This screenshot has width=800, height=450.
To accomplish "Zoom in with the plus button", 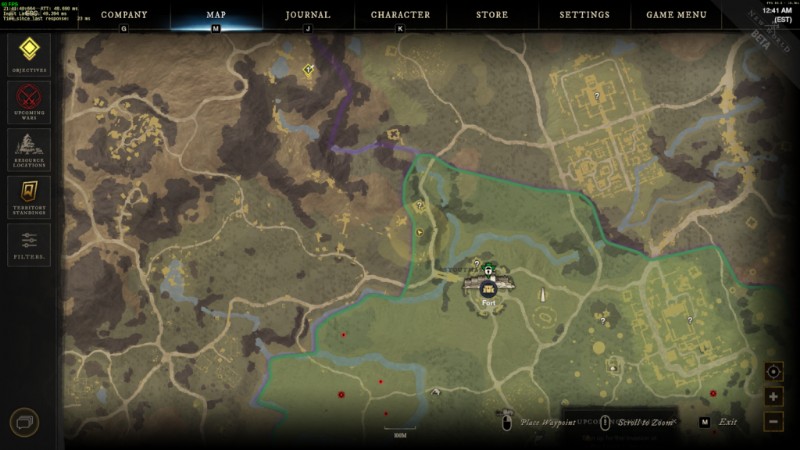I will click(773, 397).
